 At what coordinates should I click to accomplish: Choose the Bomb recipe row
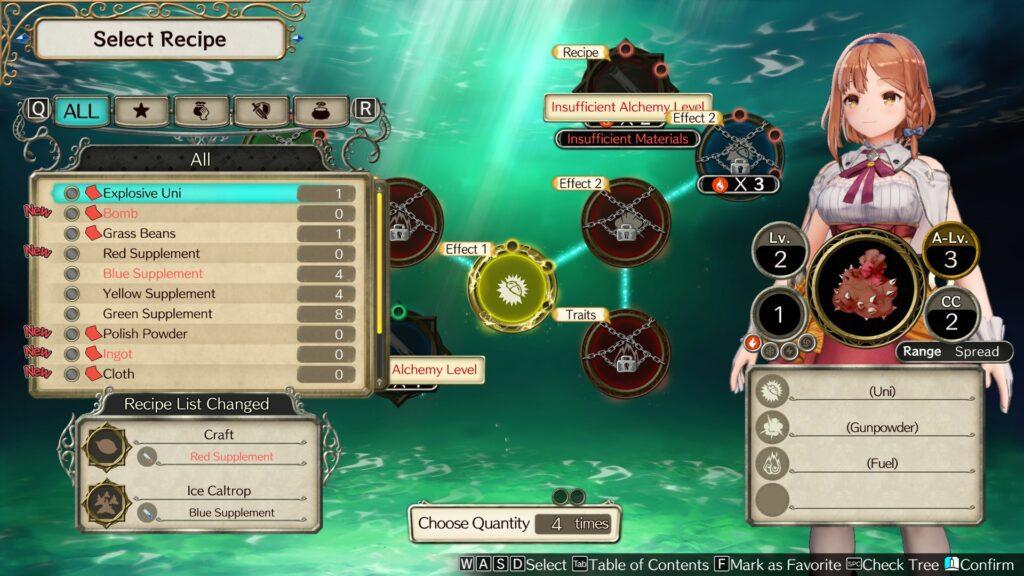200,213
